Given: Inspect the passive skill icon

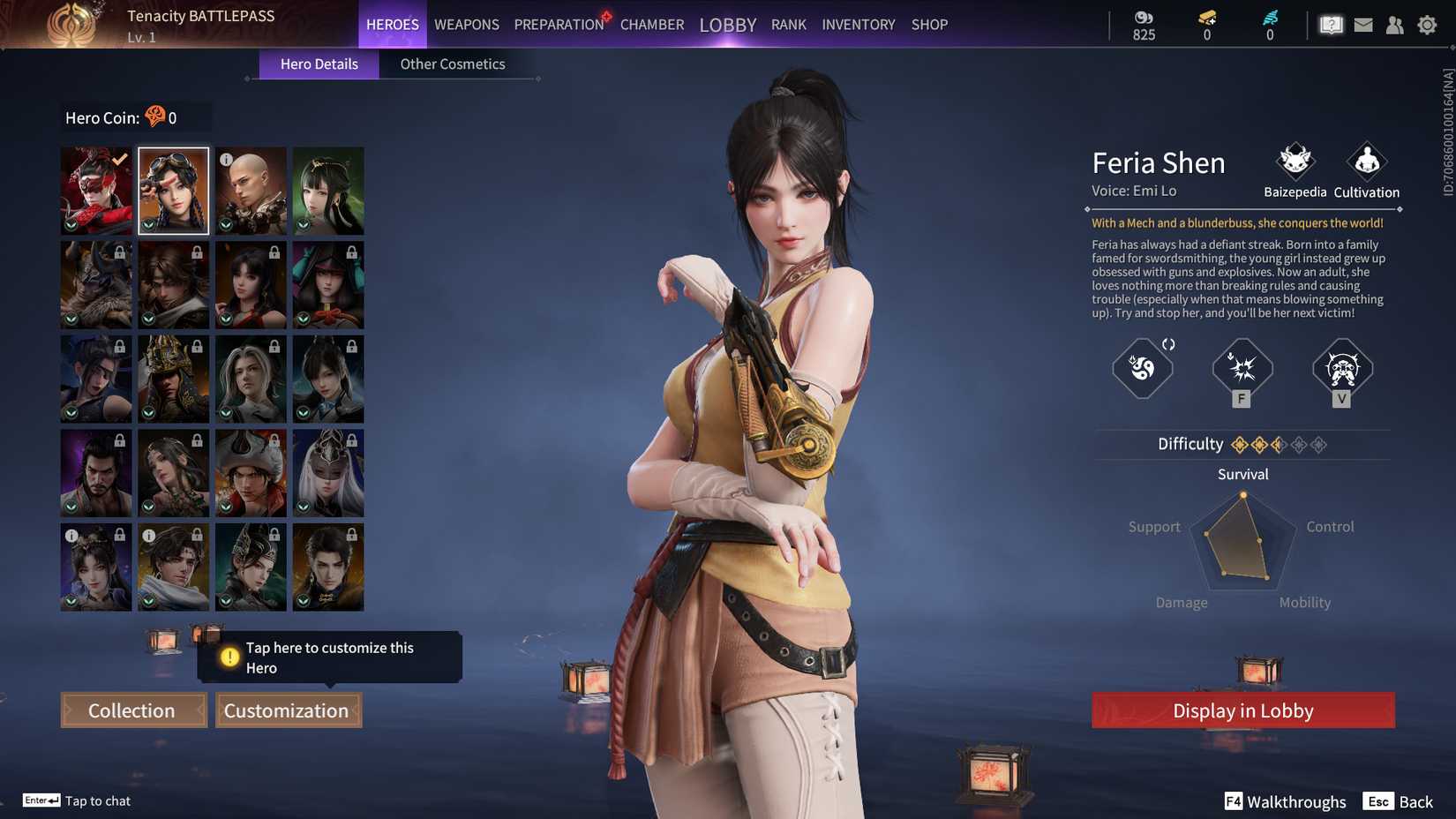Looking at the screenshot, I should tap(1141, 371).
